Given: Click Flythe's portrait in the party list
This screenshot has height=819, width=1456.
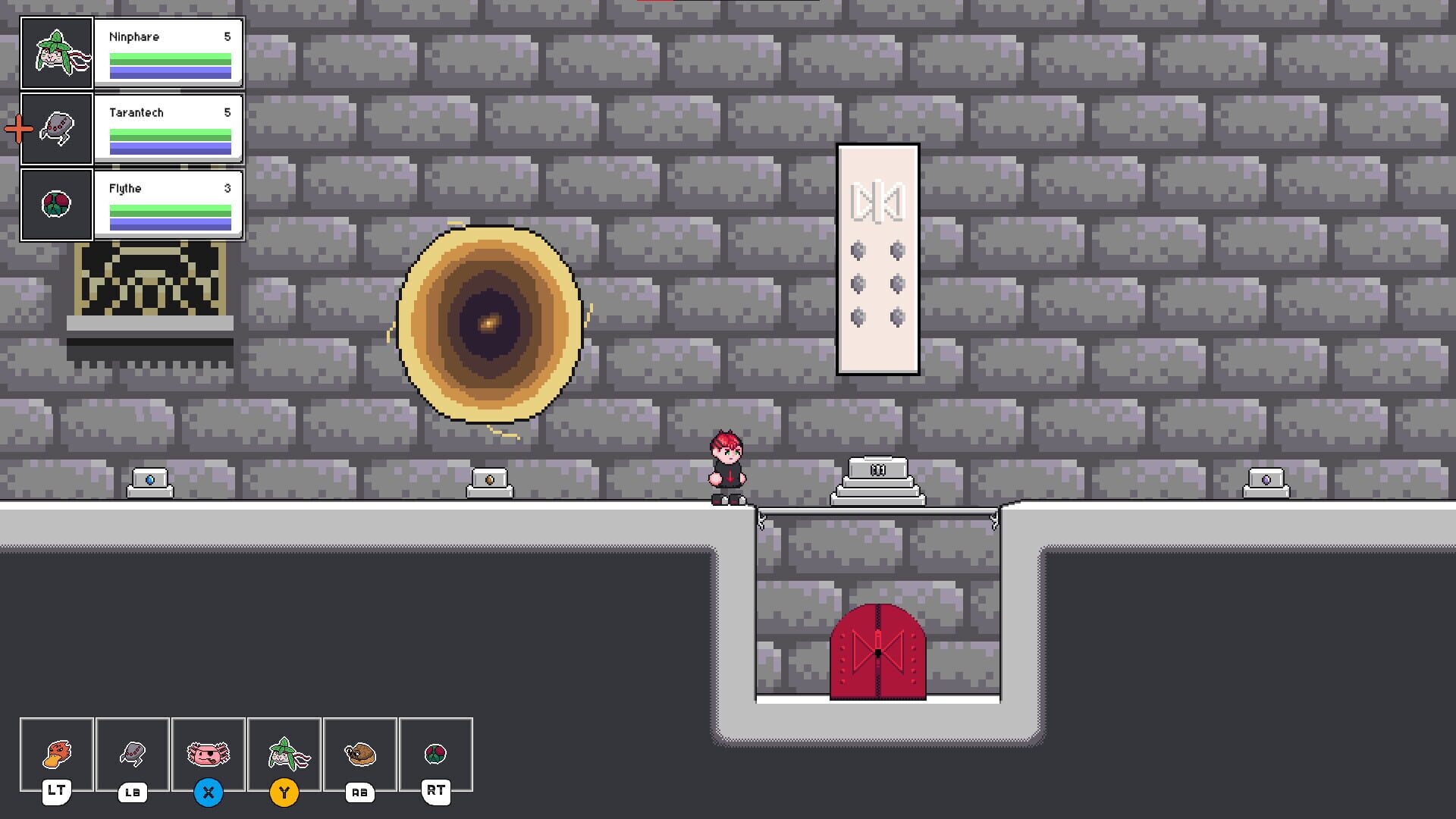Looking at the screenshot, I should [57, 205].
